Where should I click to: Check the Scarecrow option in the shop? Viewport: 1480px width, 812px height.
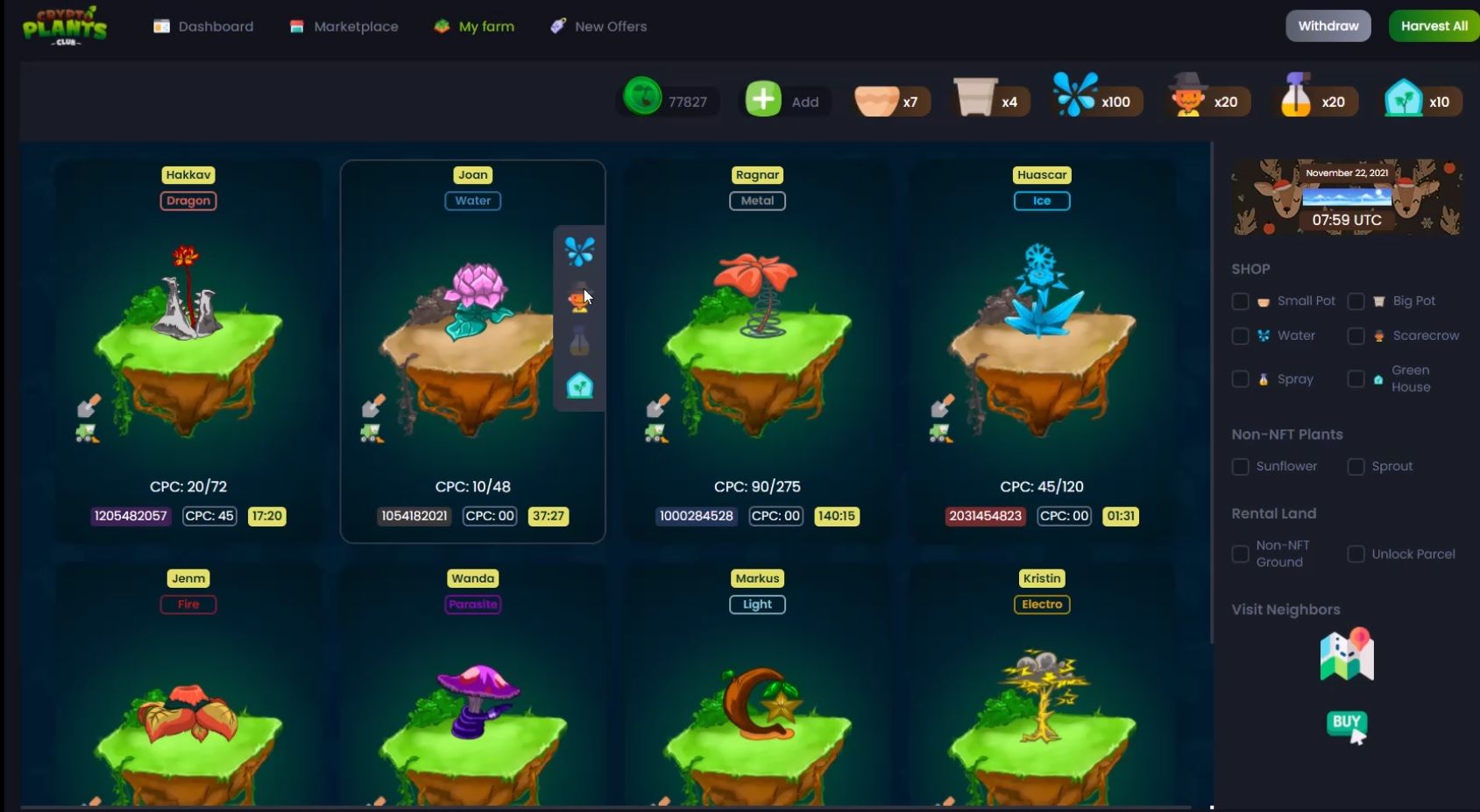point(1356,335)
